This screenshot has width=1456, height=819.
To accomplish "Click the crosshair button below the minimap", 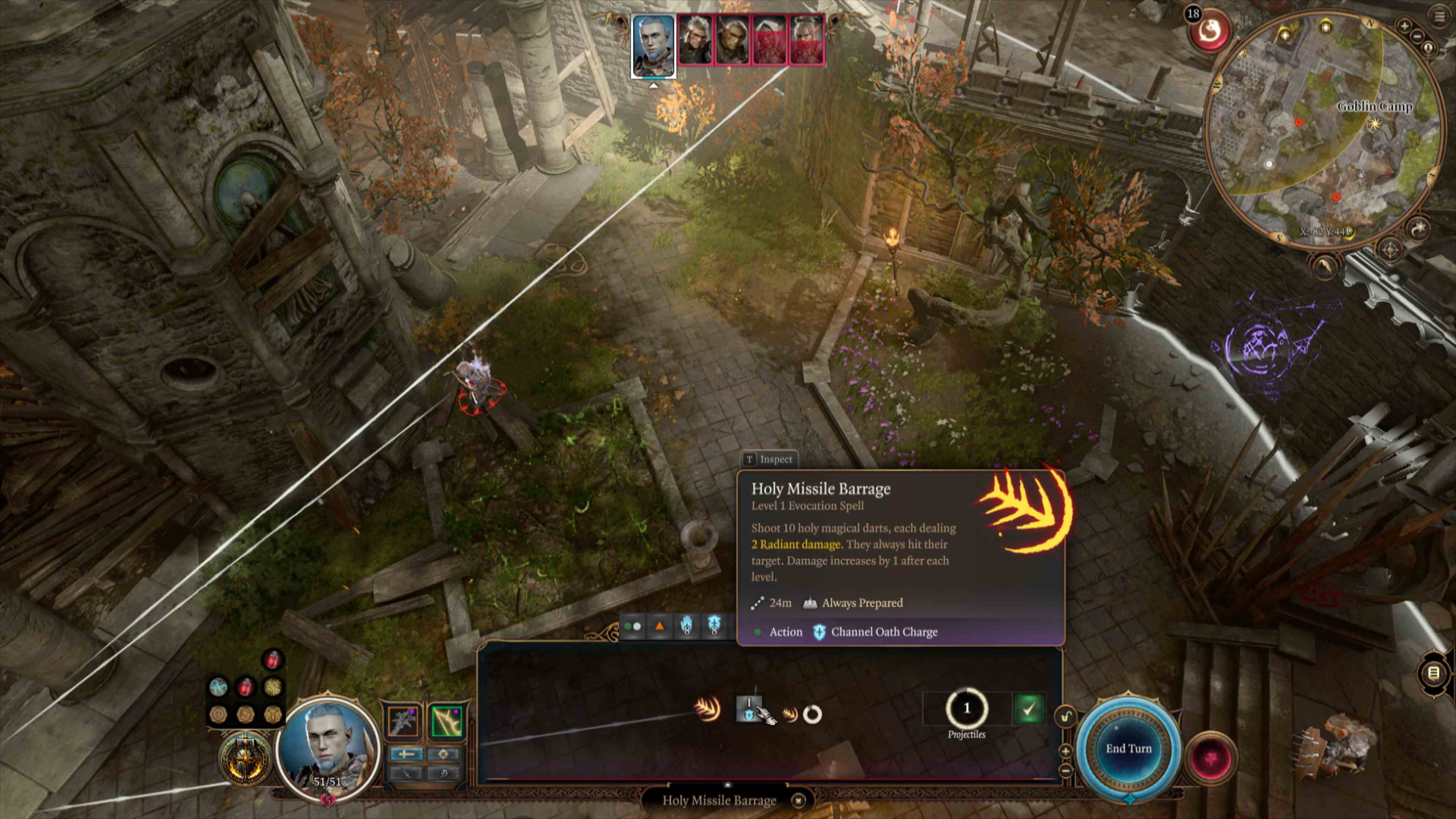I will pos(1390,249).
